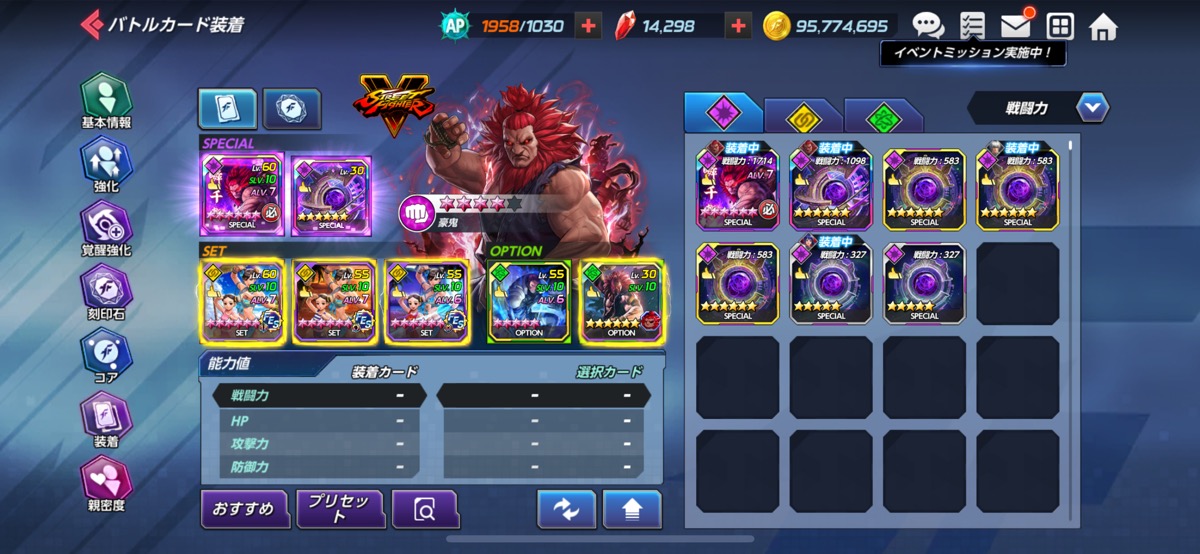The image size is (1200, 554).
Task: Open 強化 side menu
Action: [x=106, y=165]
